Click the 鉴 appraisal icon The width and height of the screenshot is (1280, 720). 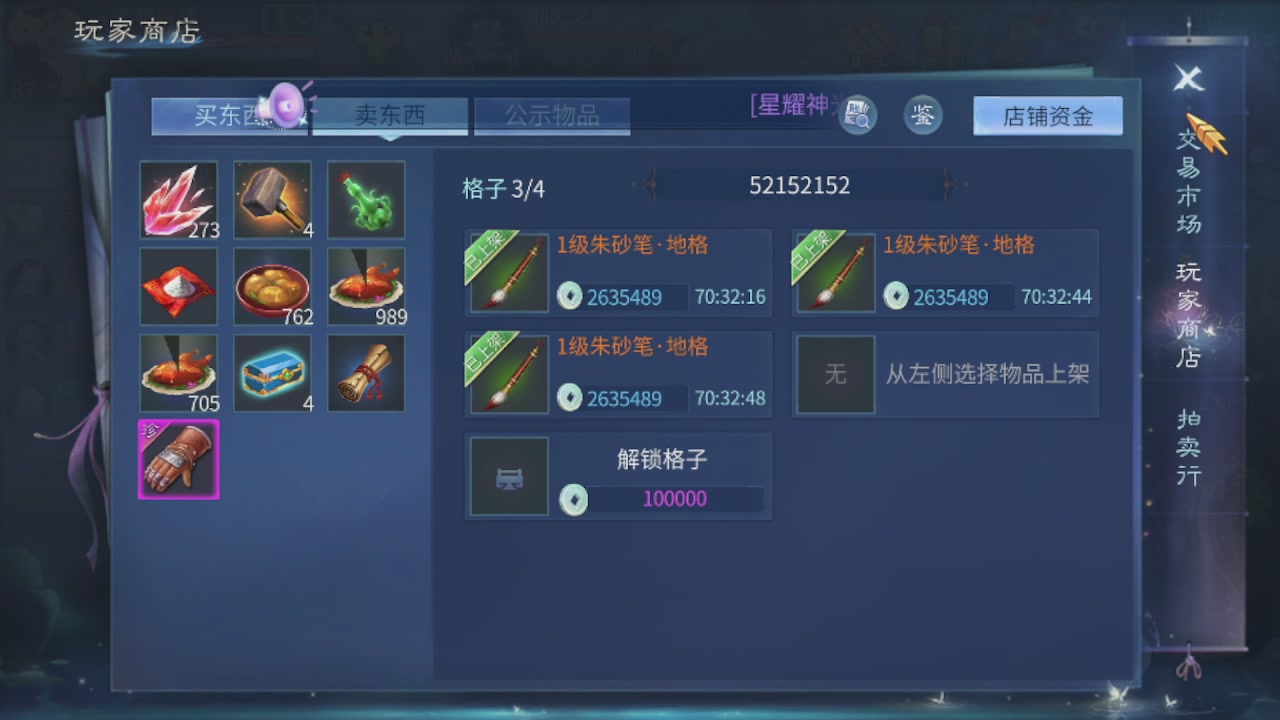click(x=922, y=114)
